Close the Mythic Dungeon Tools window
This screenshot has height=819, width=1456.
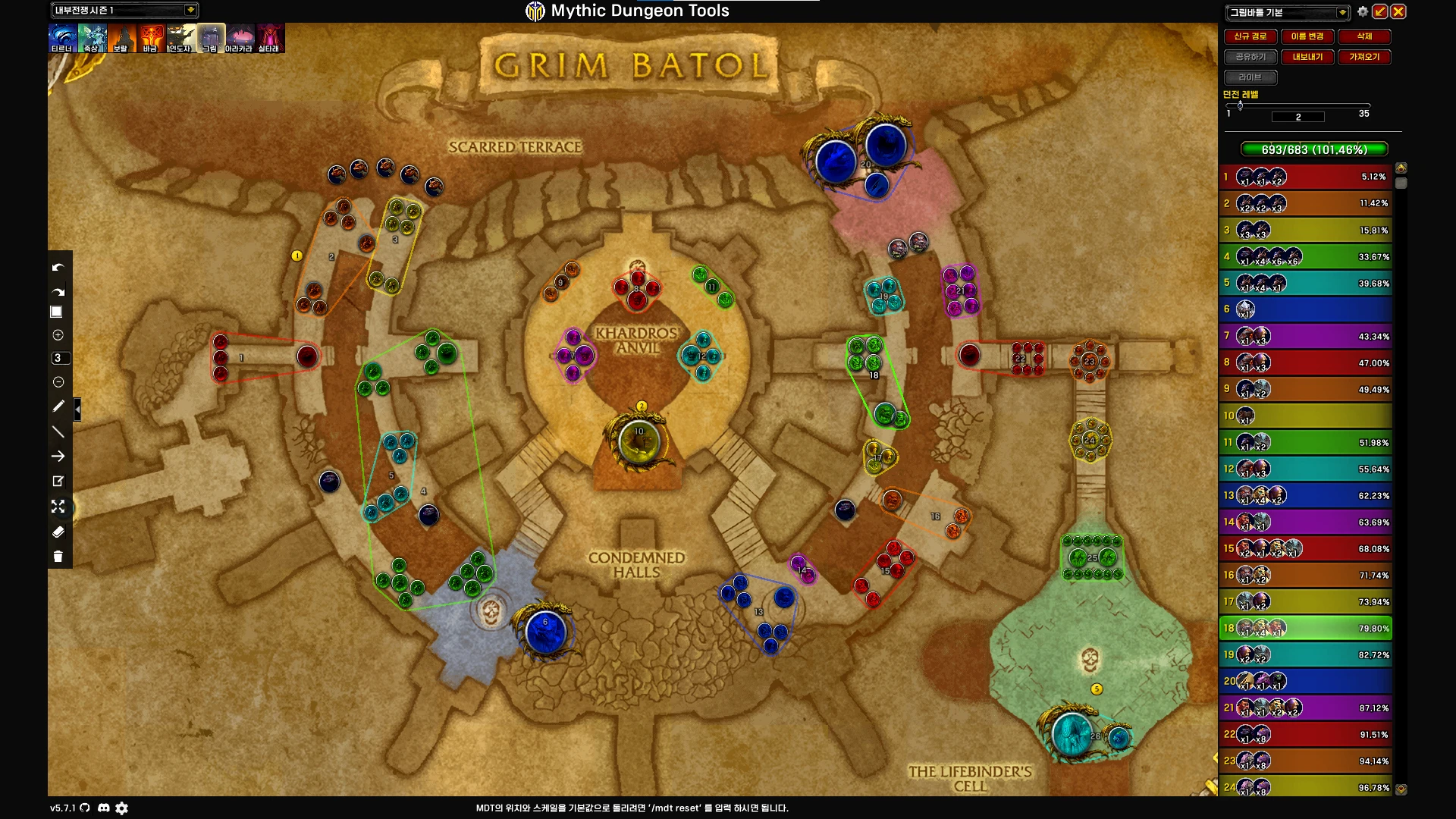(1398, 11)
